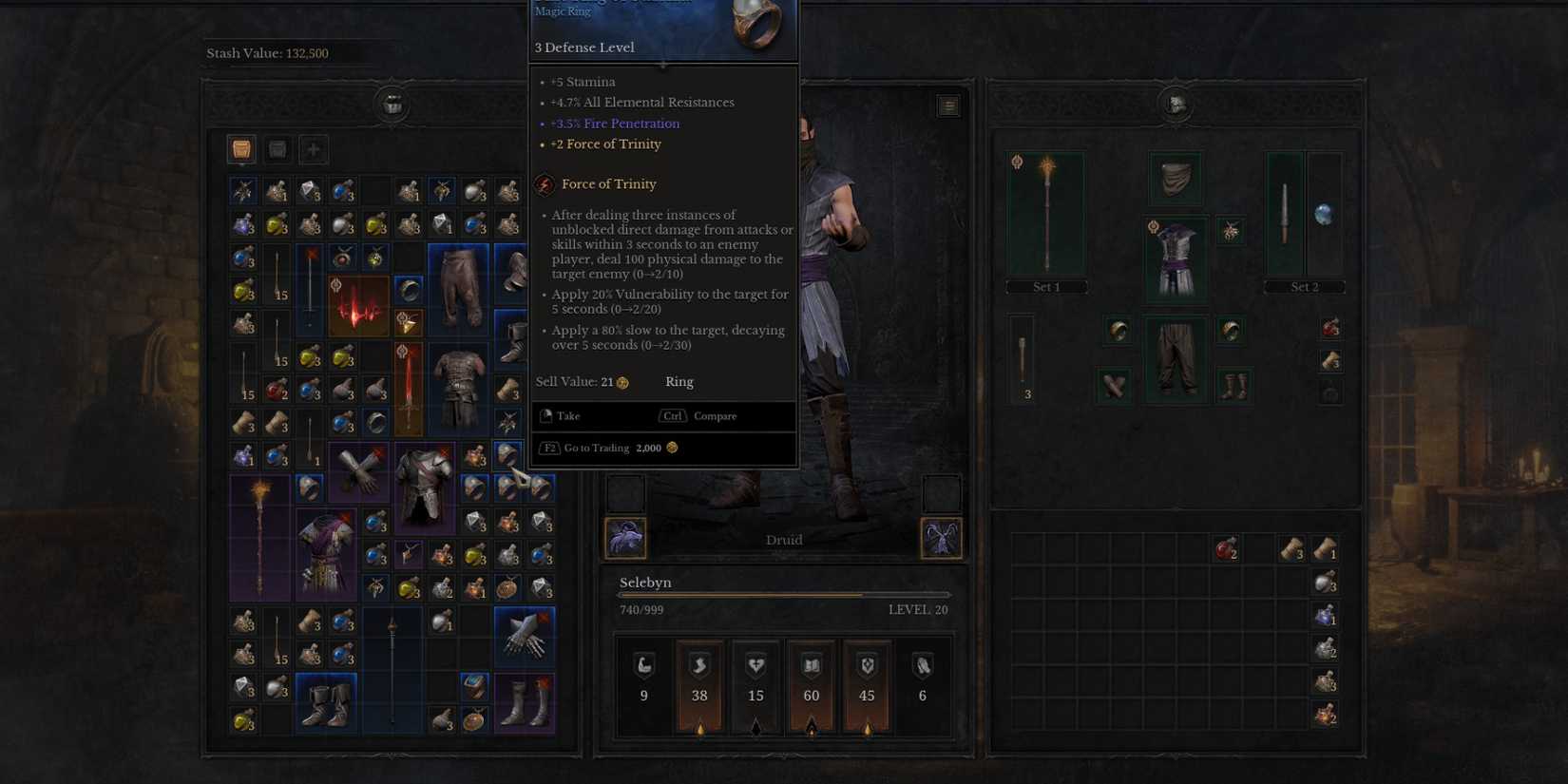Image resolution: width=1568 pixels, height=784 pixels.
Task: Open the greyed-out second stash tab
Action: [277, 148]
